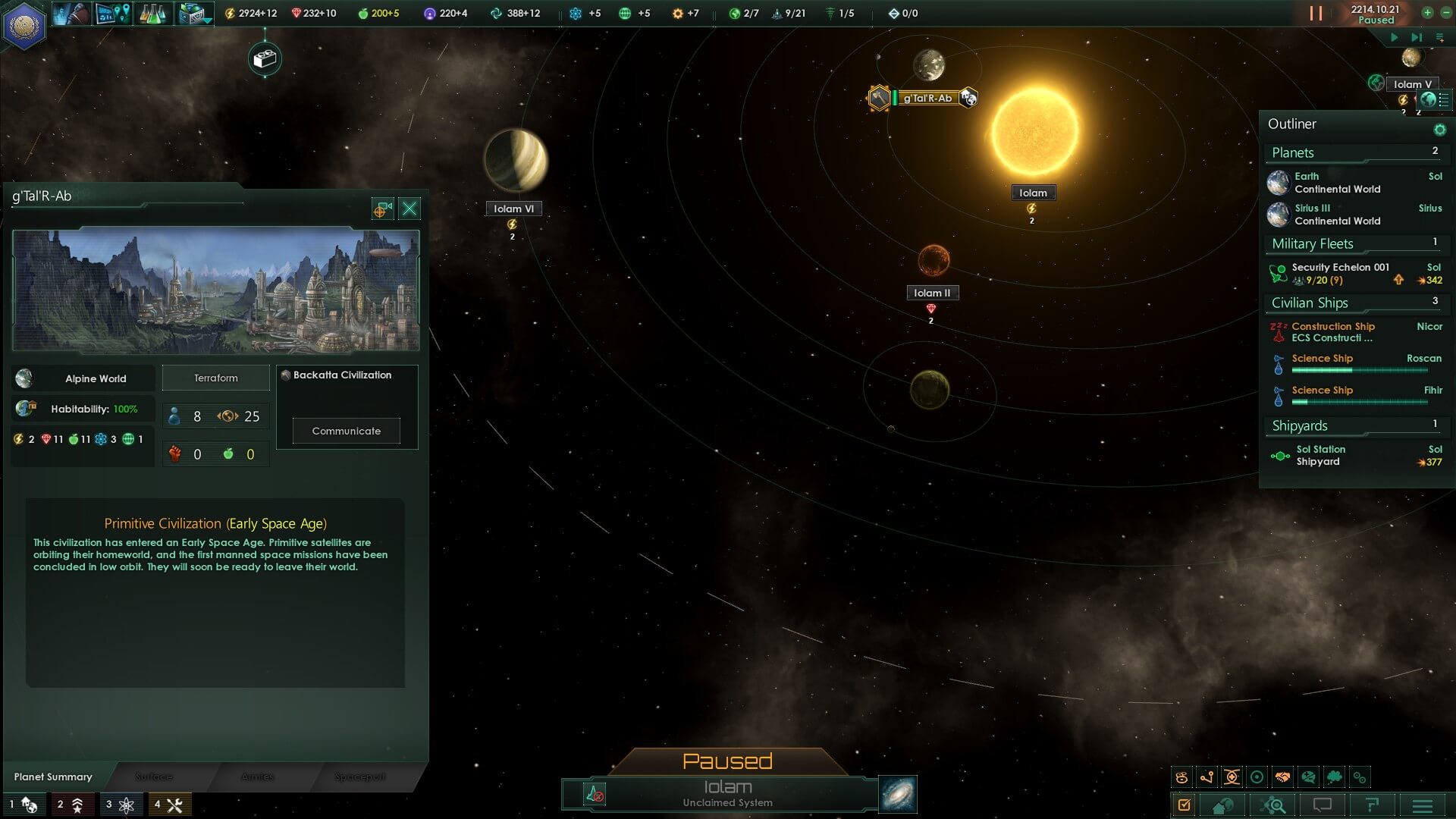Toggle the game pause button

coord(1316,14)
